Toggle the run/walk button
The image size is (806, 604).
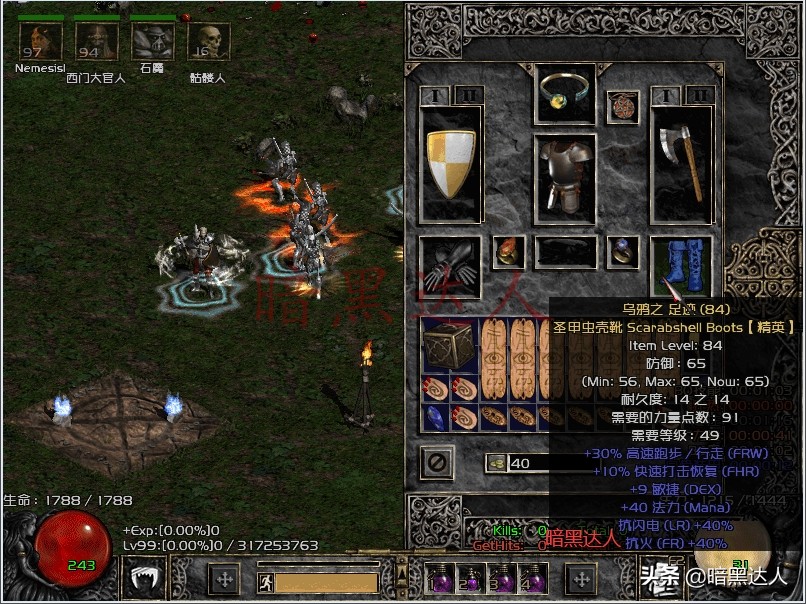pyautogui.click(x=266, y=580)
